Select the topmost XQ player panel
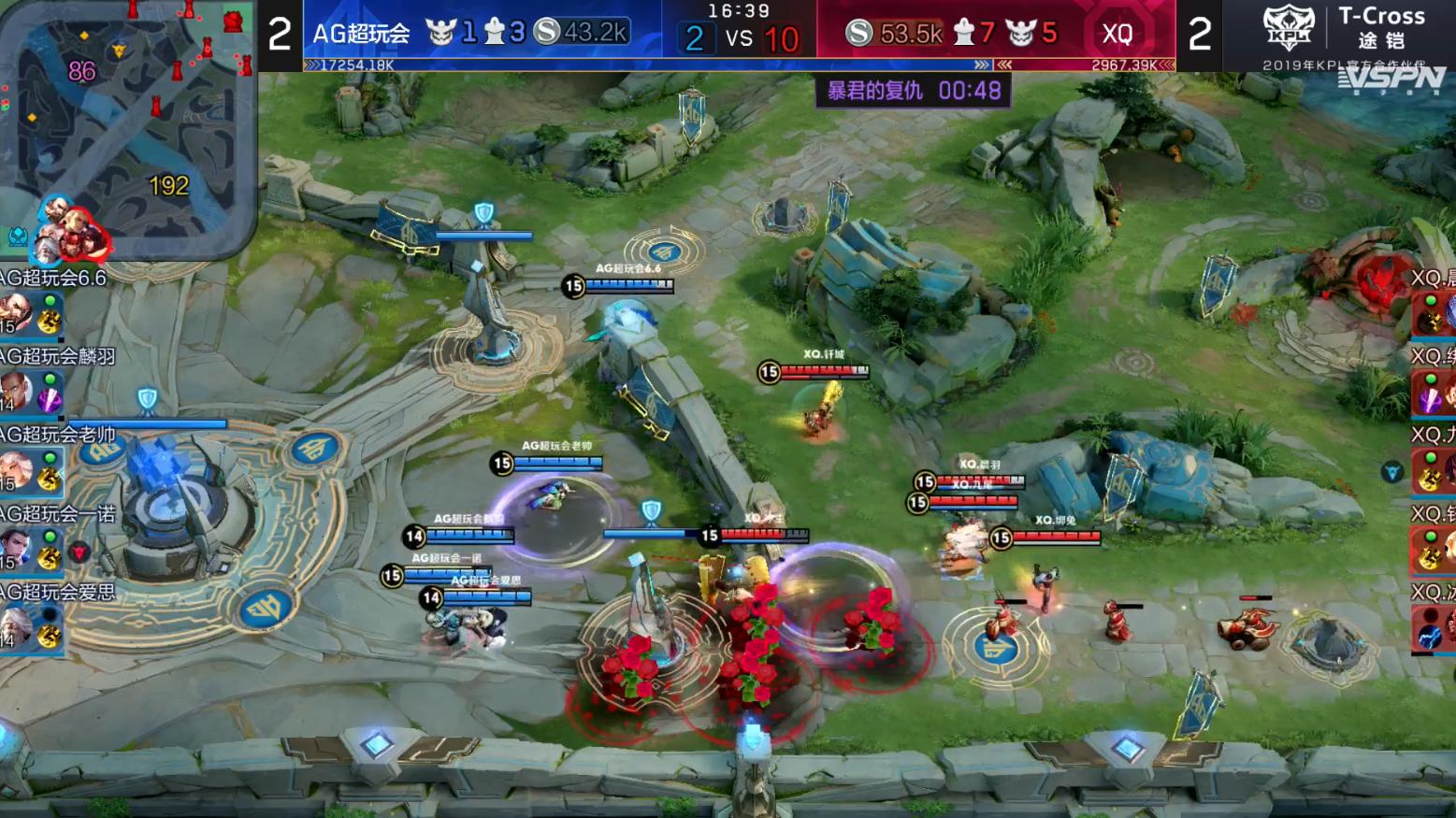 pos(1433,301)
